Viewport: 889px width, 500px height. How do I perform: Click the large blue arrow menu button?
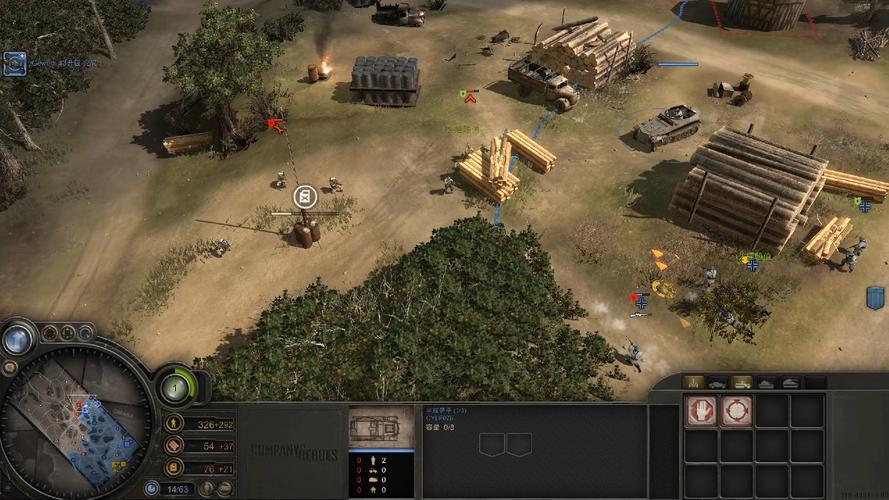point(16,340)
